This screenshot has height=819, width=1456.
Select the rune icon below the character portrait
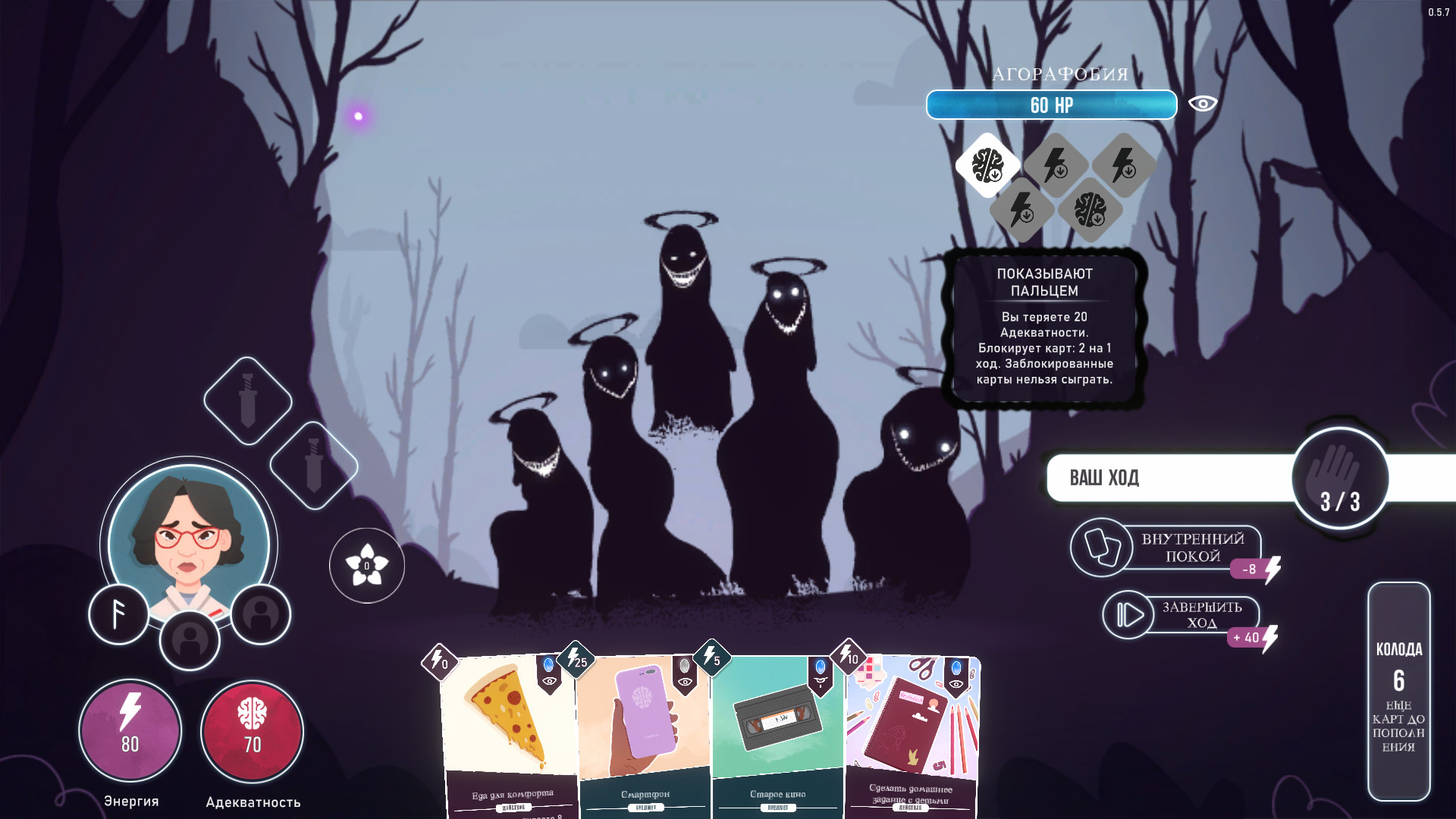(118, 614)
